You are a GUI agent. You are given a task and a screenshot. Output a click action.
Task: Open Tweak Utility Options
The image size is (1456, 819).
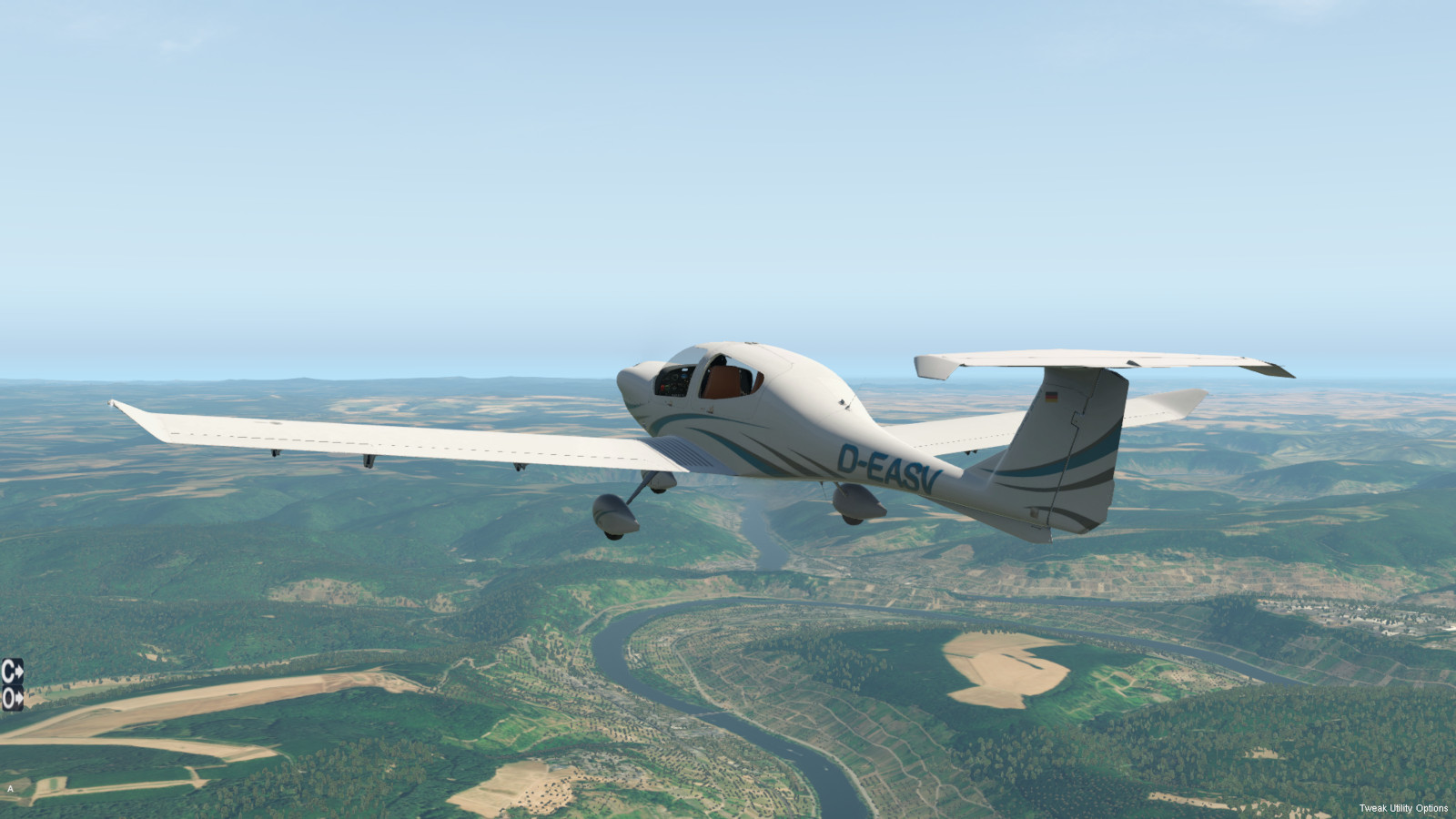point(1402,808)
